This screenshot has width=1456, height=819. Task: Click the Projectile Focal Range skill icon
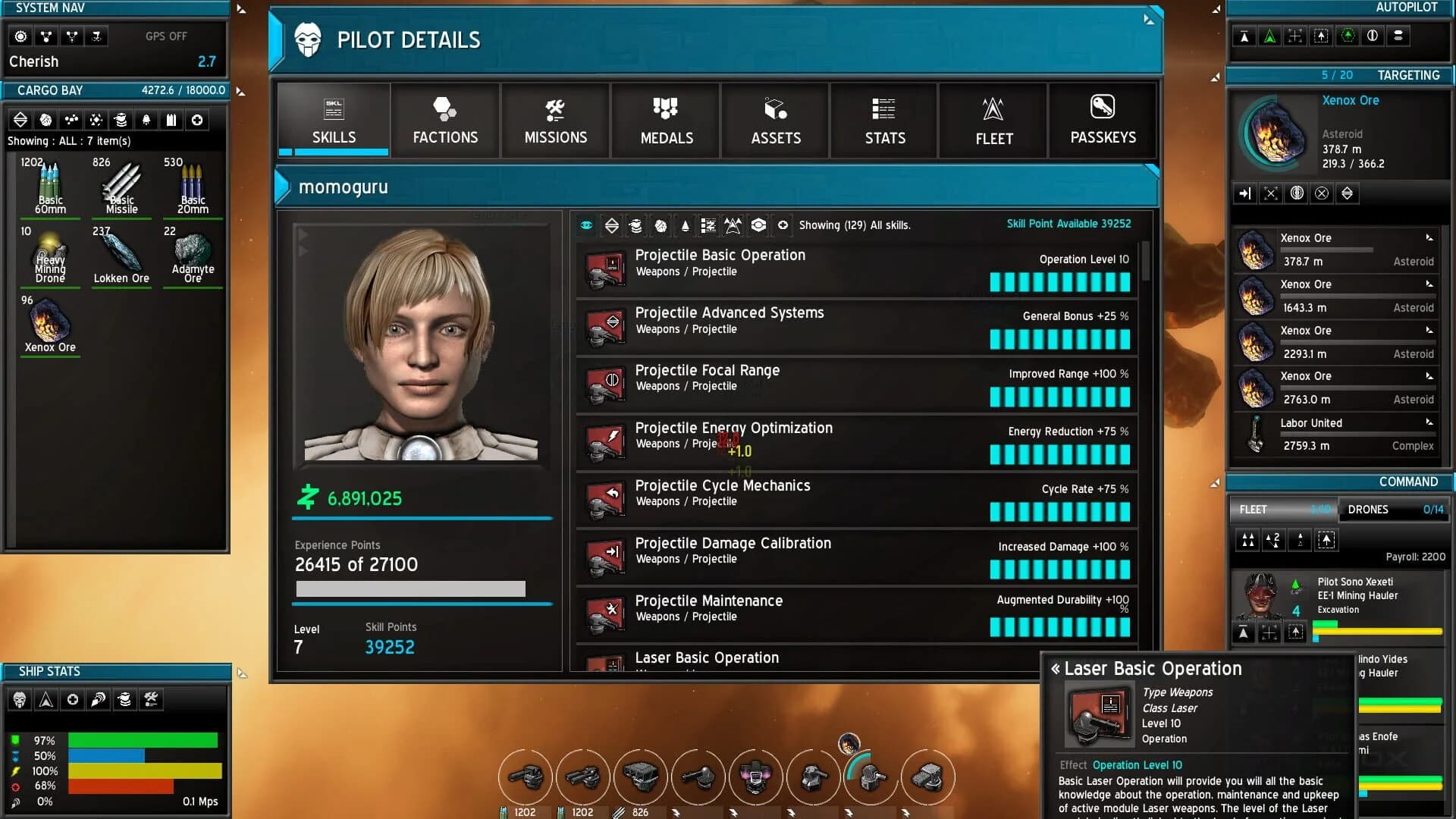(604, 384)
